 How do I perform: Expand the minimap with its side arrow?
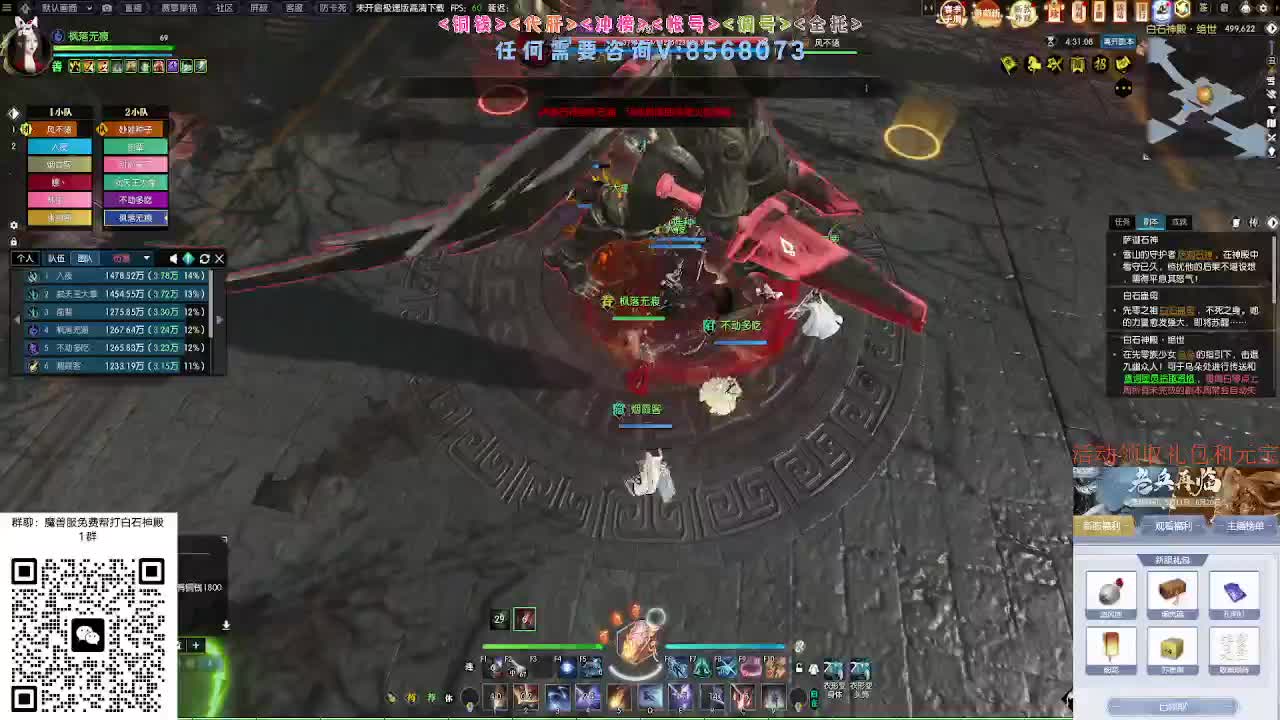(1272, 28)
